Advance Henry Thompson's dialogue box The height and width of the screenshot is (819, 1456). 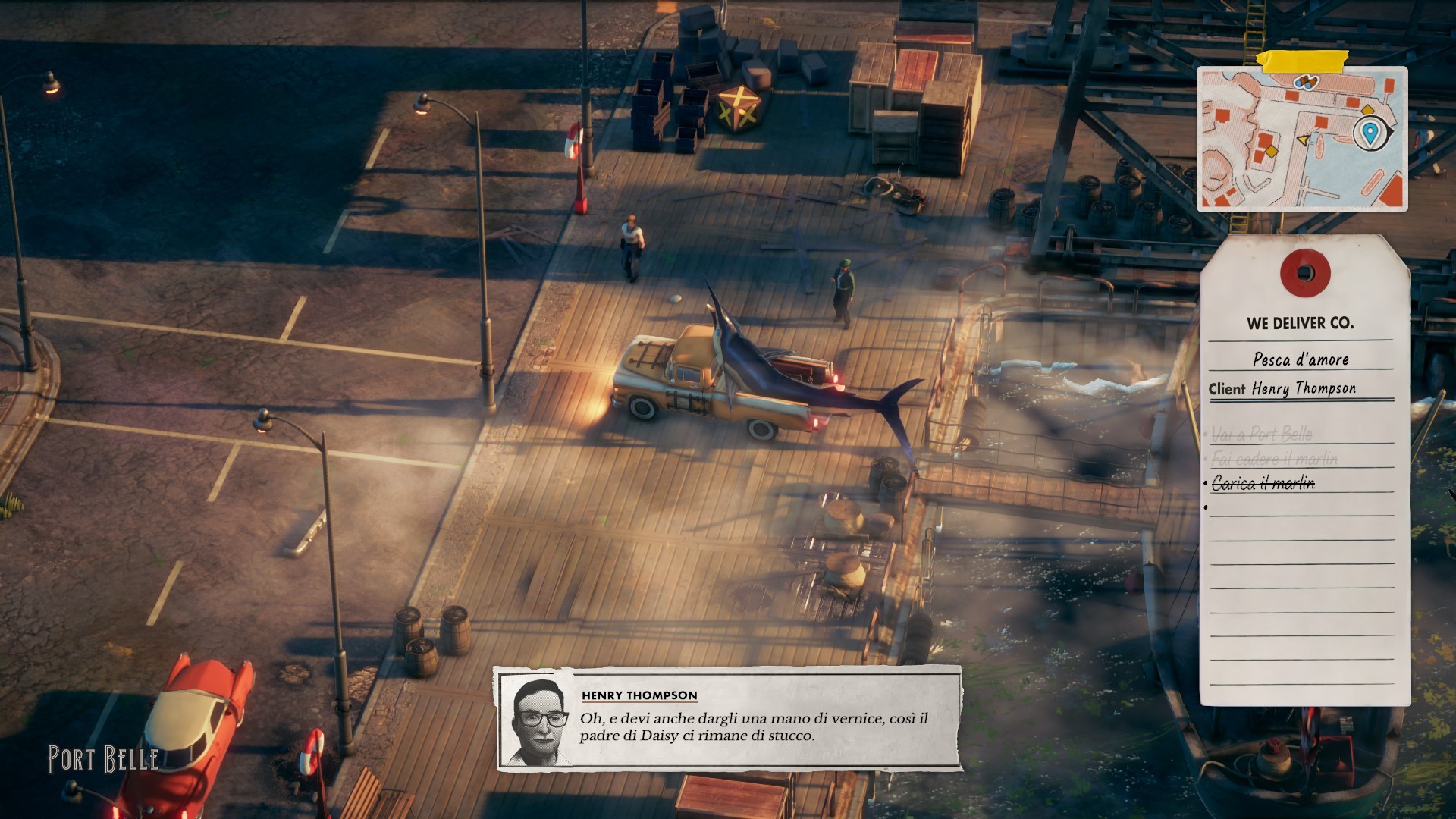(x=729, y=717)
